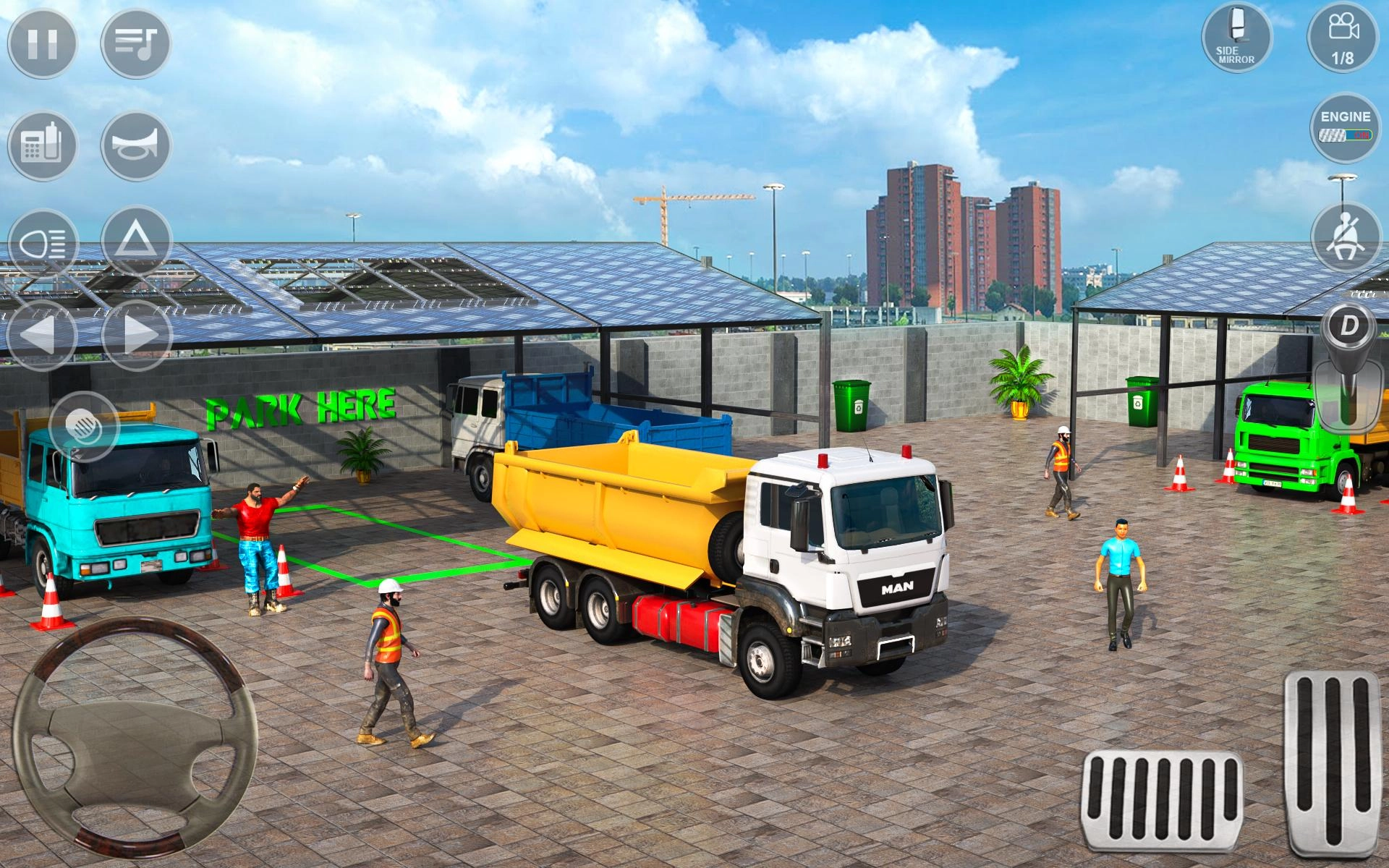The image size is (1389, 868).
Task: Pause the game
Action: [x=43, y=46]
